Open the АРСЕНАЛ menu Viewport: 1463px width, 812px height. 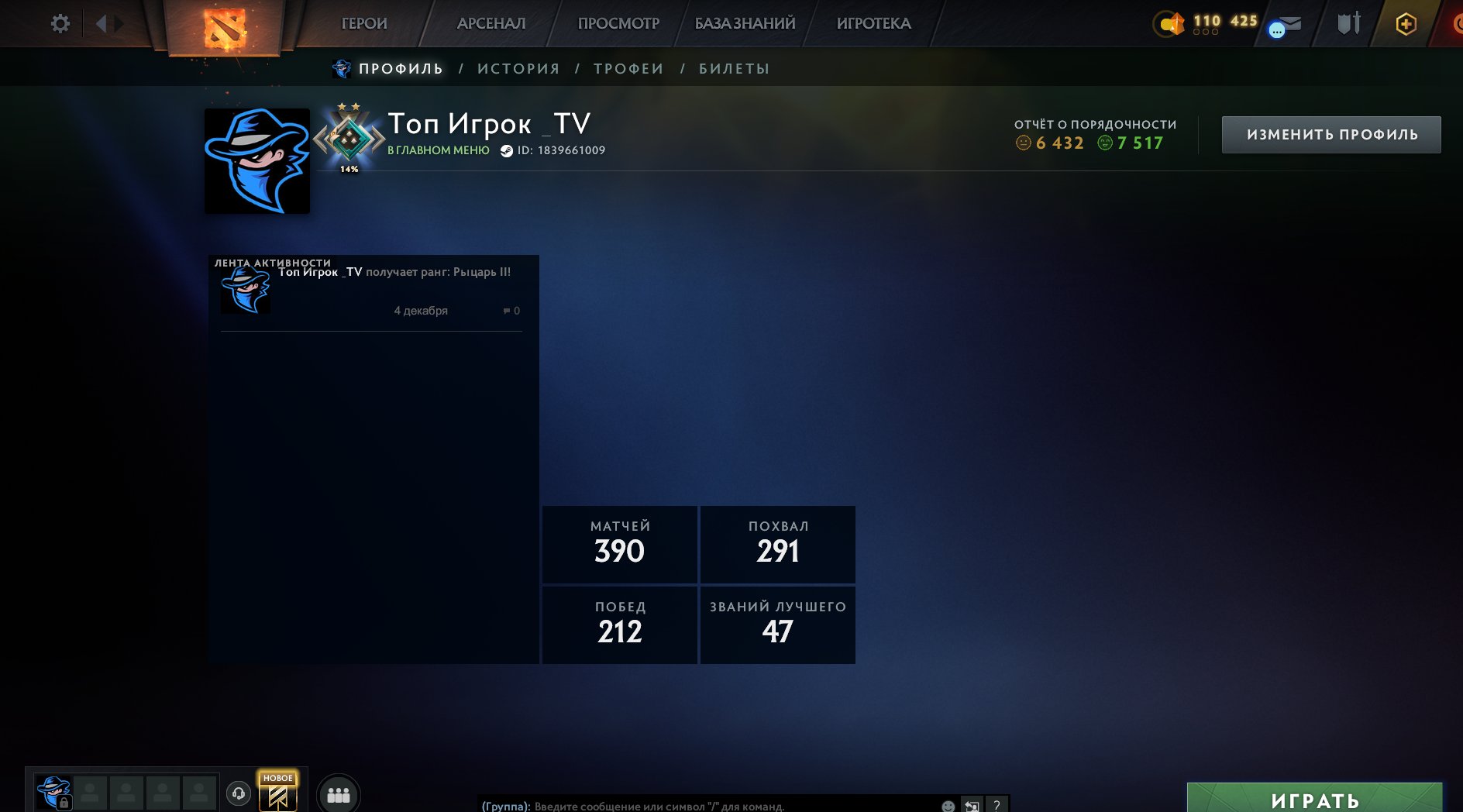(x=491, y=23)
